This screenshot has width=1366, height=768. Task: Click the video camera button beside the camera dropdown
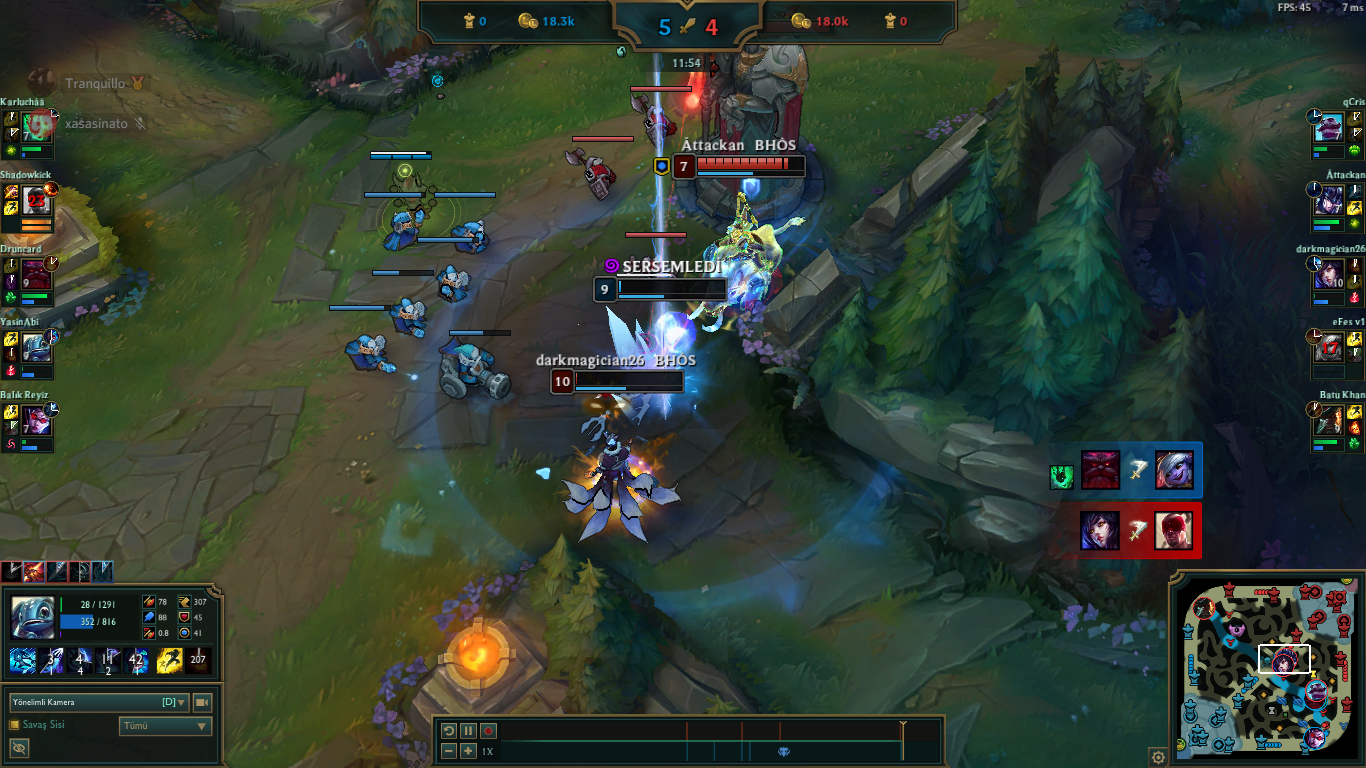click(x=202, y=702)
